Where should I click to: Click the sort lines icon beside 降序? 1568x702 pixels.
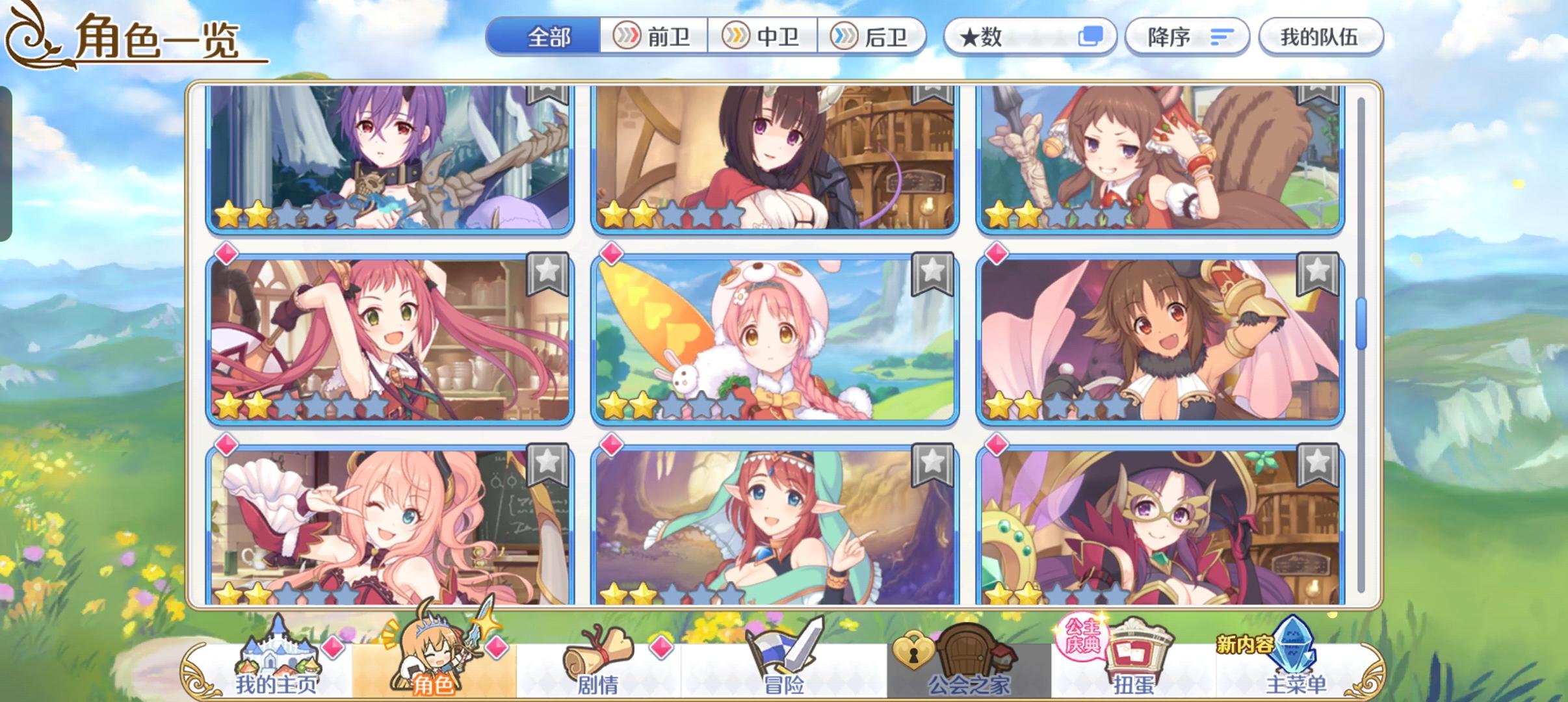pyautogui.click(x=1221, y=37)
